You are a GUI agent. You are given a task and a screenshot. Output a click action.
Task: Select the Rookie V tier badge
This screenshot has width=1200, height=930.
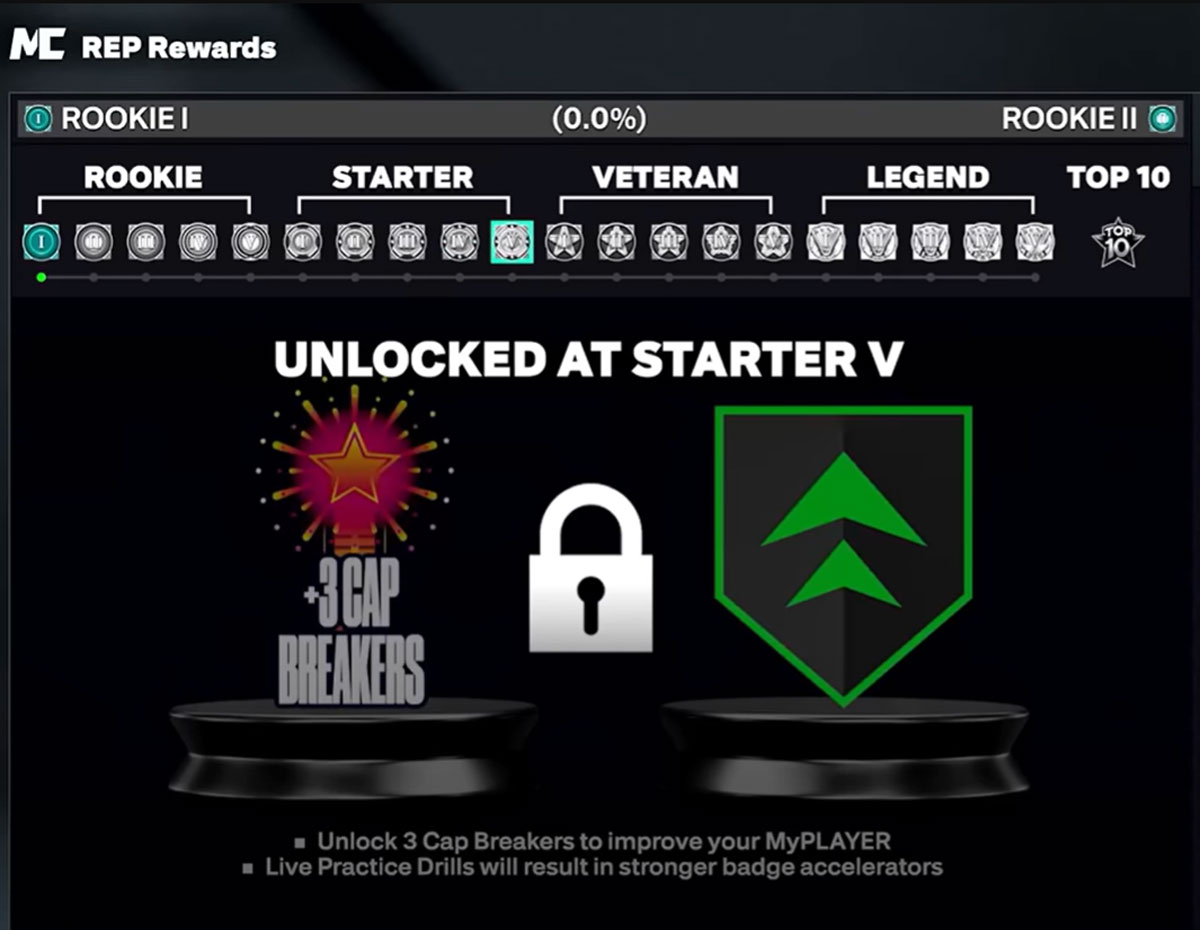[251, 242]
